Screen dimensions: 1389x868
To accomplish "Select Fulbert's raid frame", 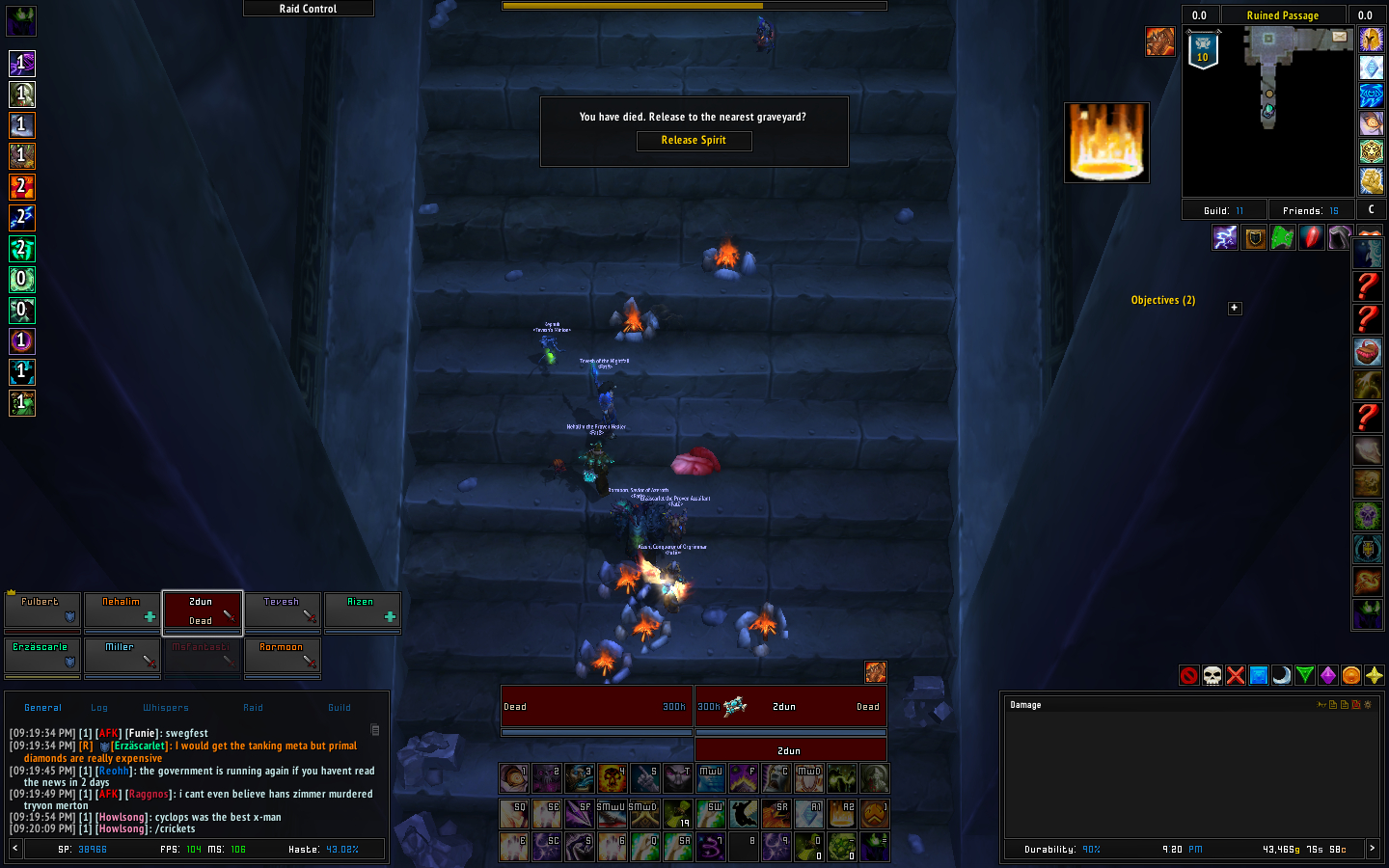I will (x=42, y=610).
